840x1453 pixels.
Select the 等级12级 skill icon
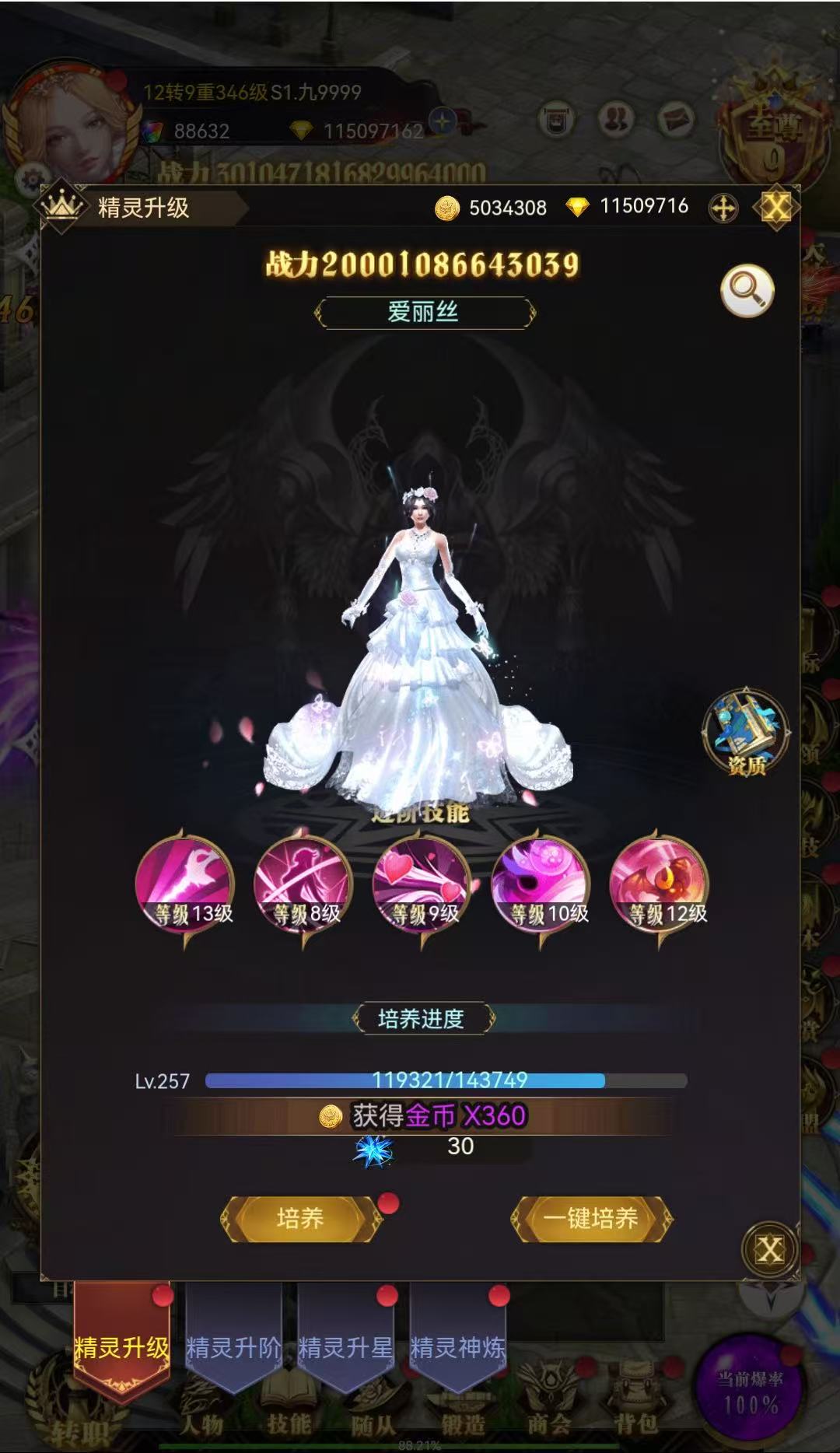coord(660,884)
